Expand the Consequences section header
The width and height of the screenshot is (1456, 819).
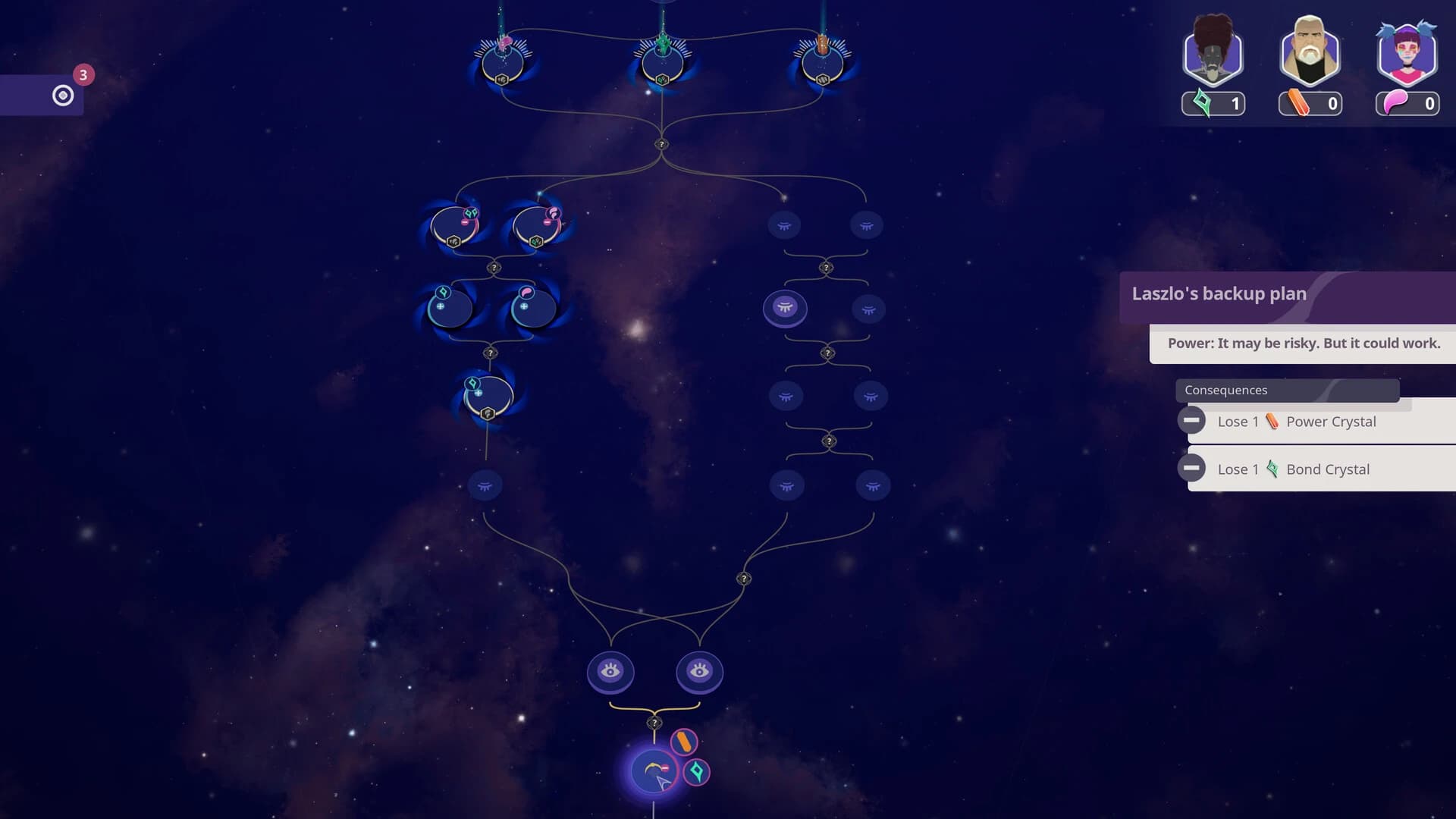(x=1288, y=391)
